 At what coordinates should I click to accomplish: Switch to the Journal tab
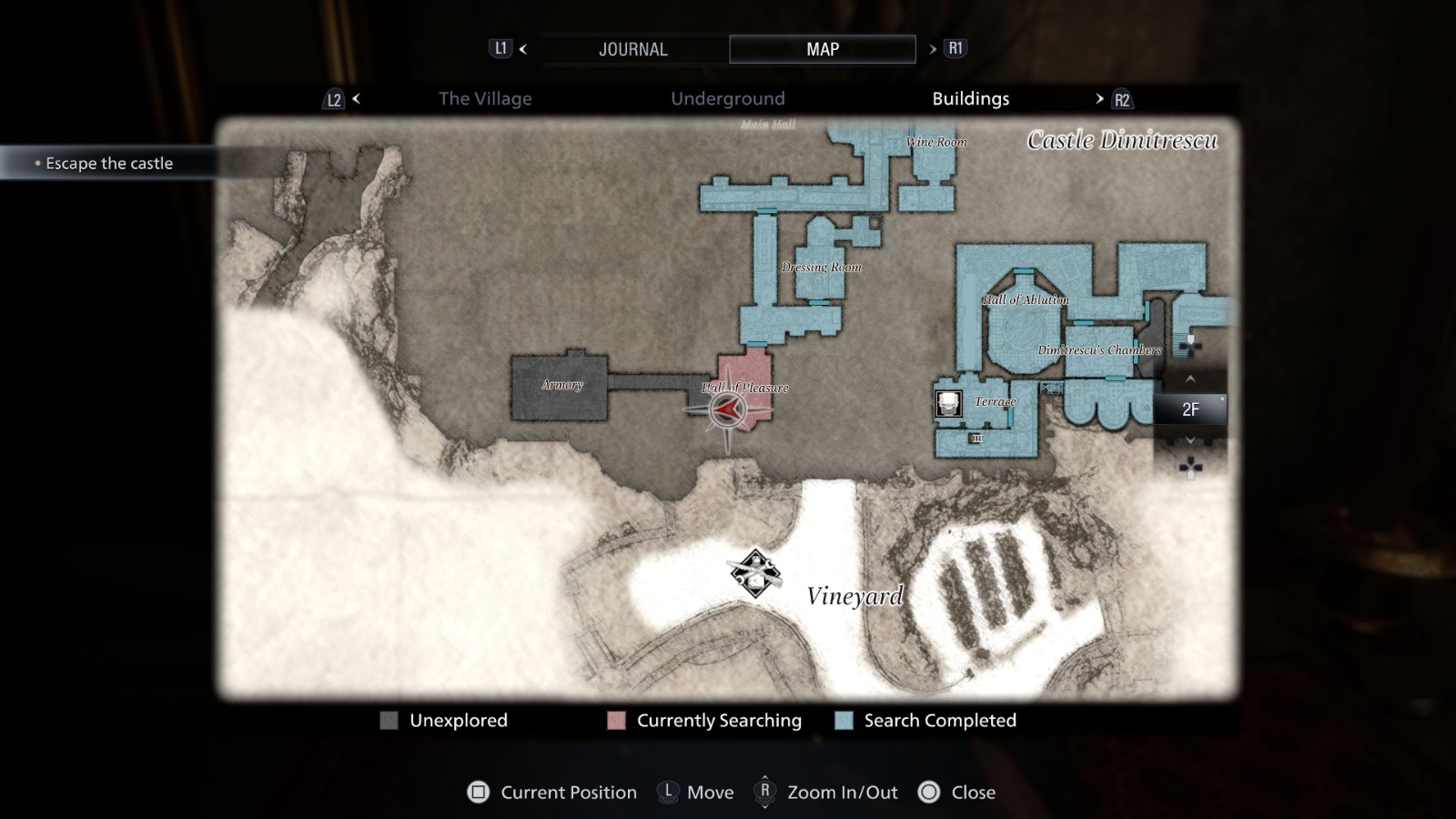pyautogui.click(x=632, y=48)
